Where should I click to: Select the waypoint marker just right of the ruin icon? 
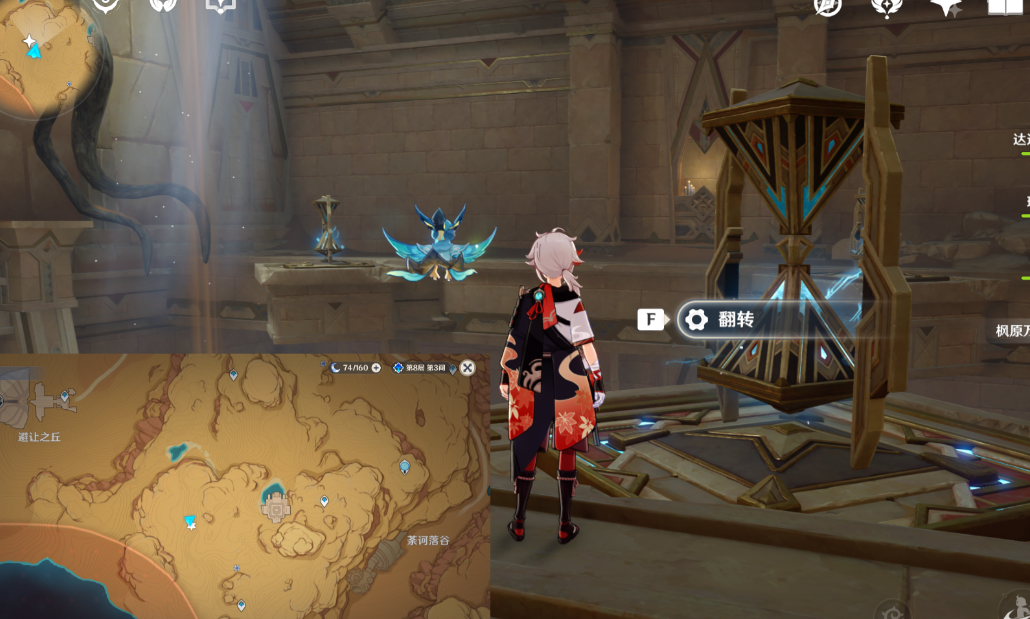[324, 501]
